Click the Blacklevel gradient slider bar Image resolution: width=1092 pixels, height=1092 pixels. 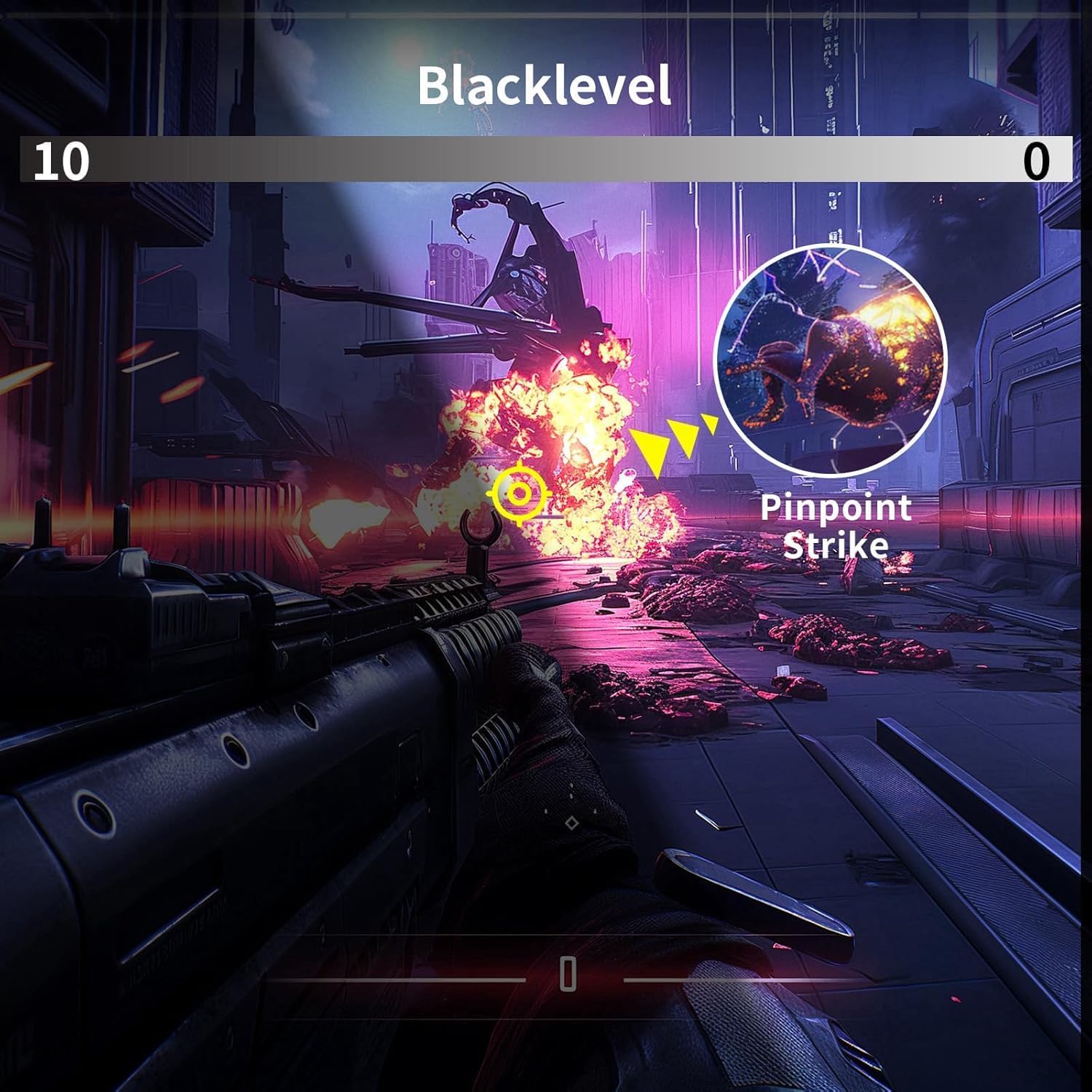click(546, 159)
